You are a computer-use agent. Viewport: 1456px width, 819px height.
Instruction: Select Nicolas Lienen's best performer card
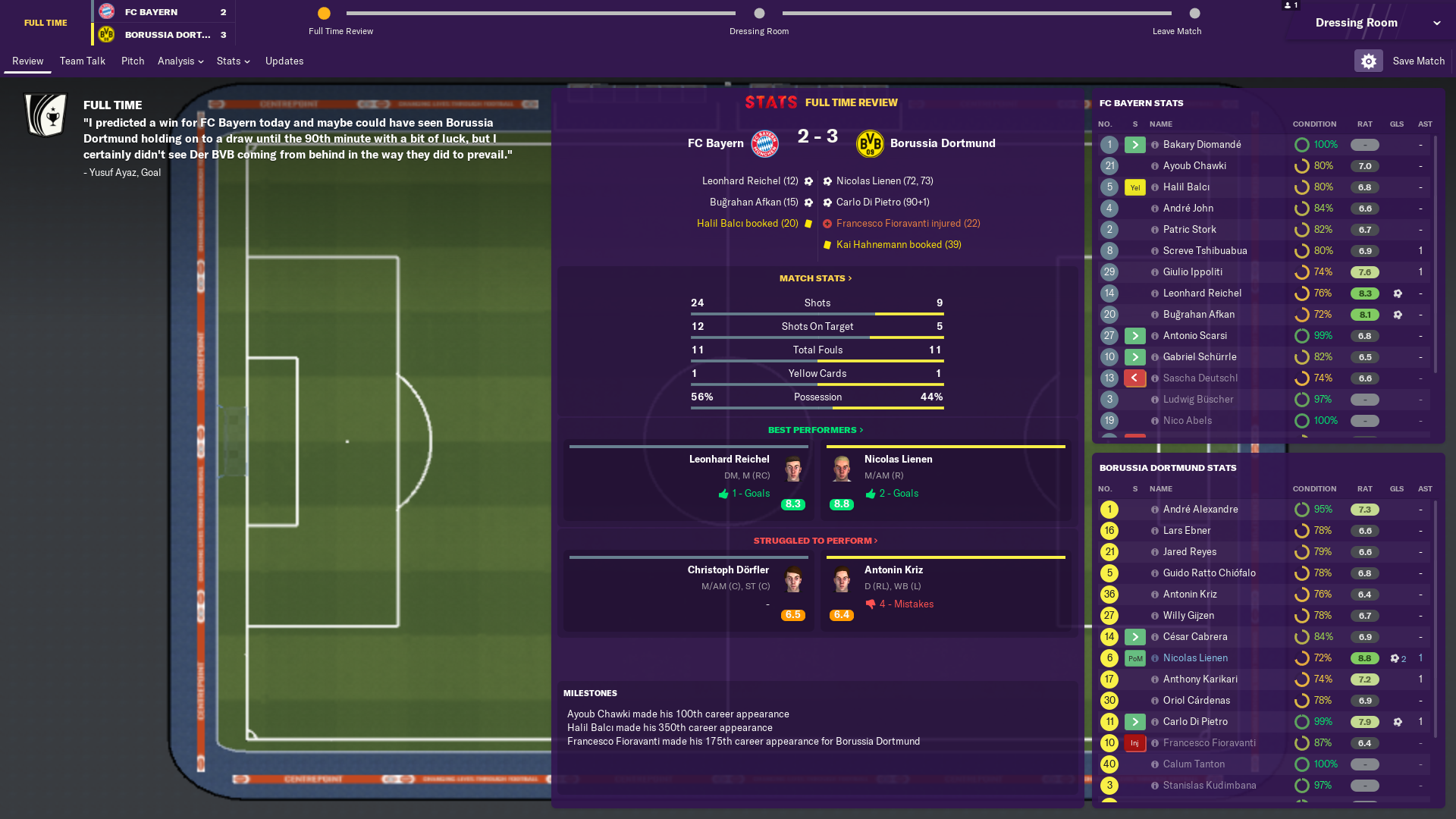click(946, 481)
